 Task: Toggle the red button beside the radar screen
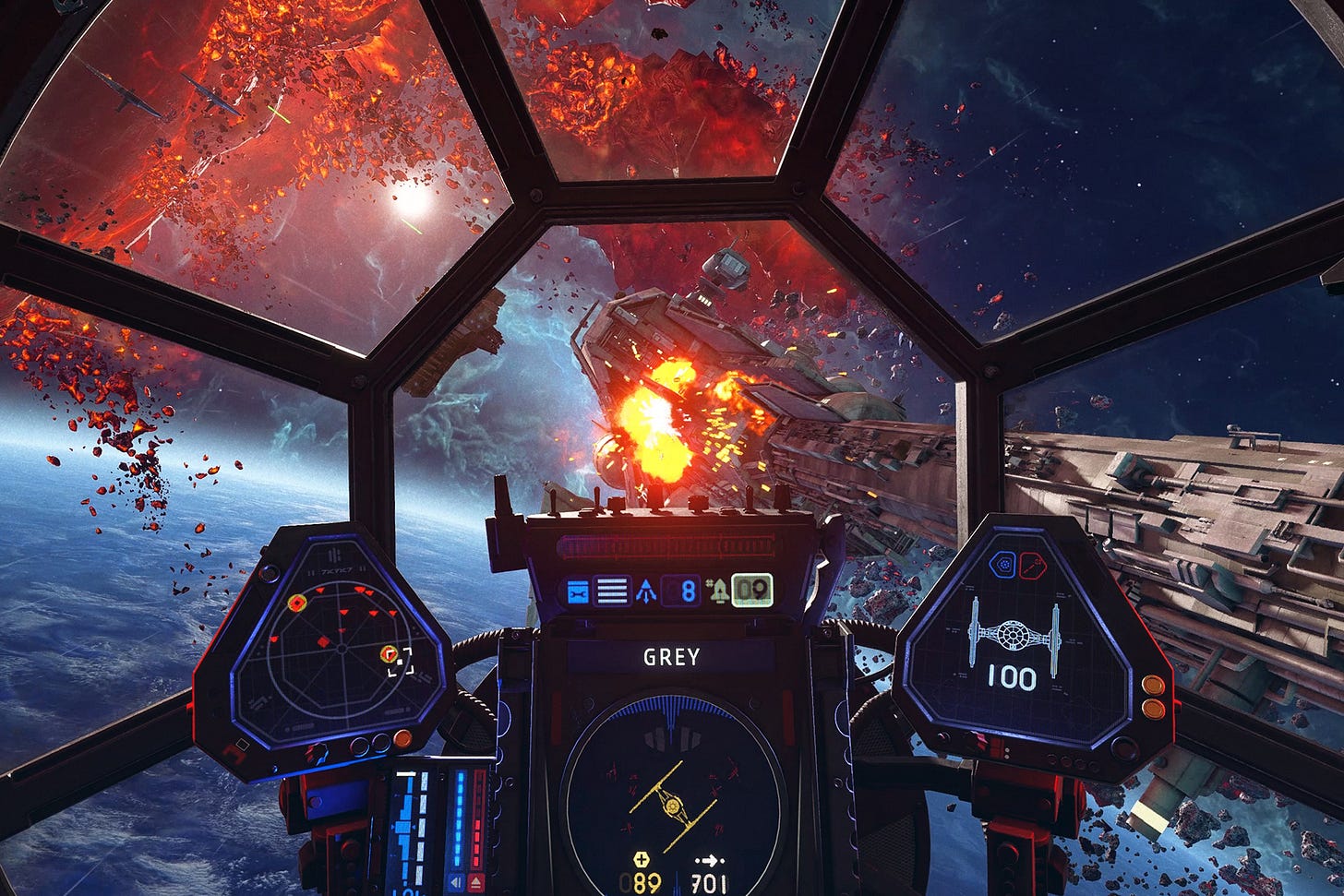(402, 739)
